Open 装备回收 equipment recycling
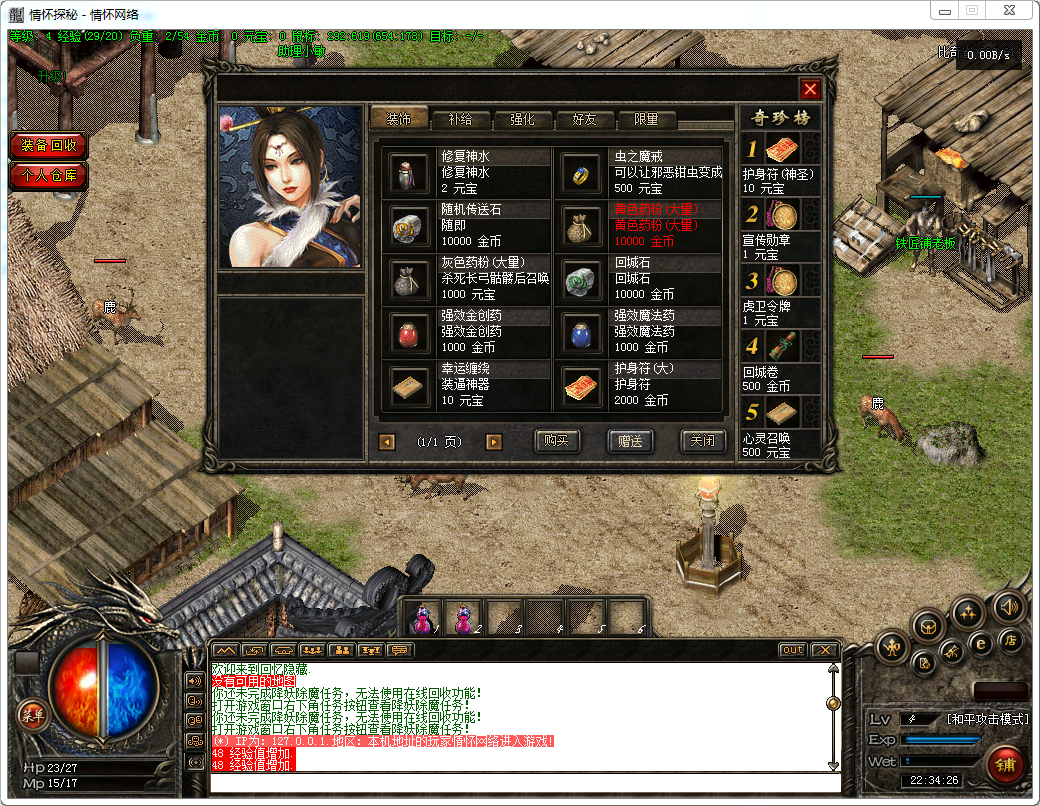This screenshot has width=1040, height=806. tap(49, 146)
